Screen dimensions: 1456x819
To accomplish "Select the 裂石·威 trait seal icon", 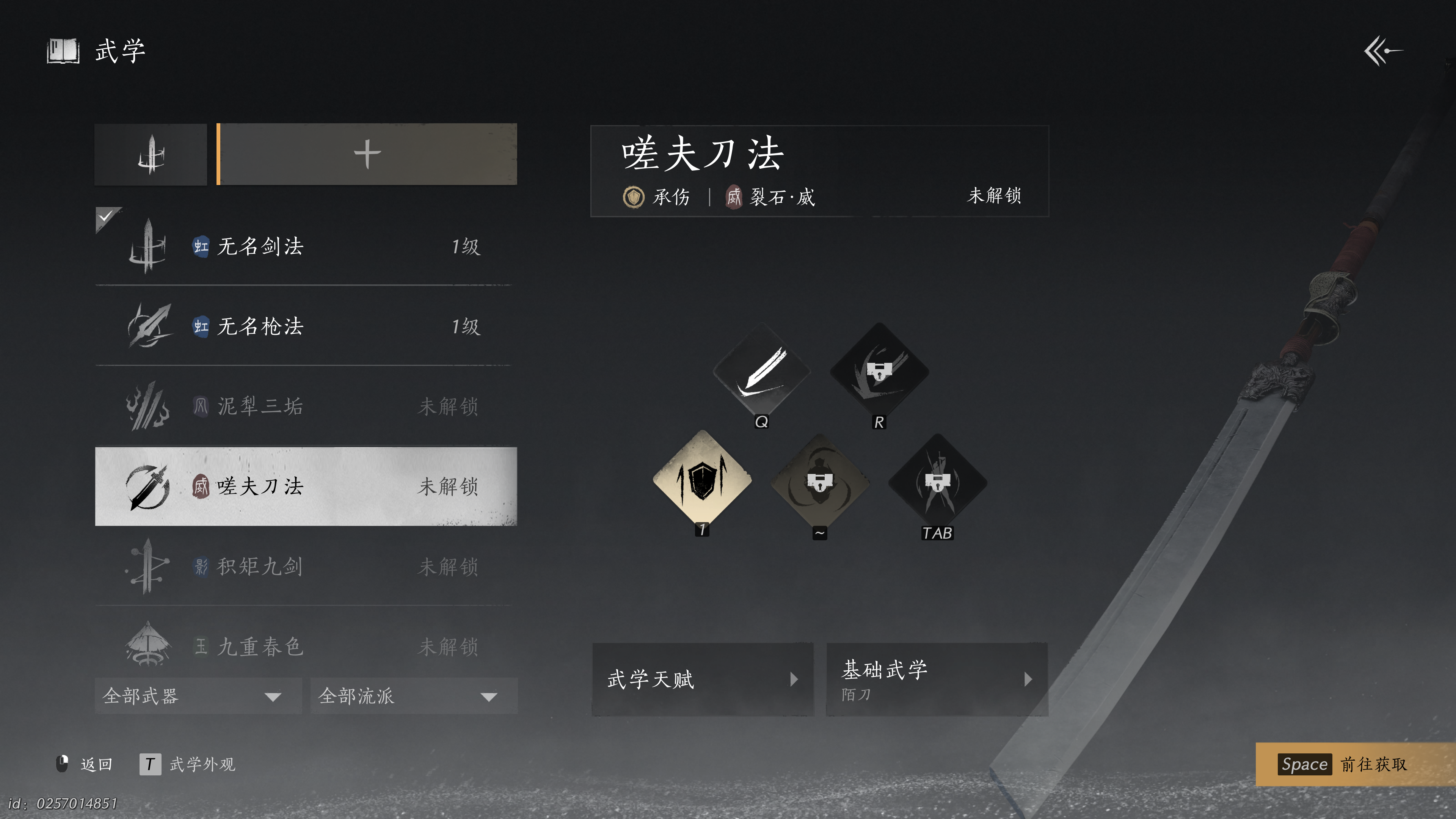I will pyautogui.click(x=735, y=197).
